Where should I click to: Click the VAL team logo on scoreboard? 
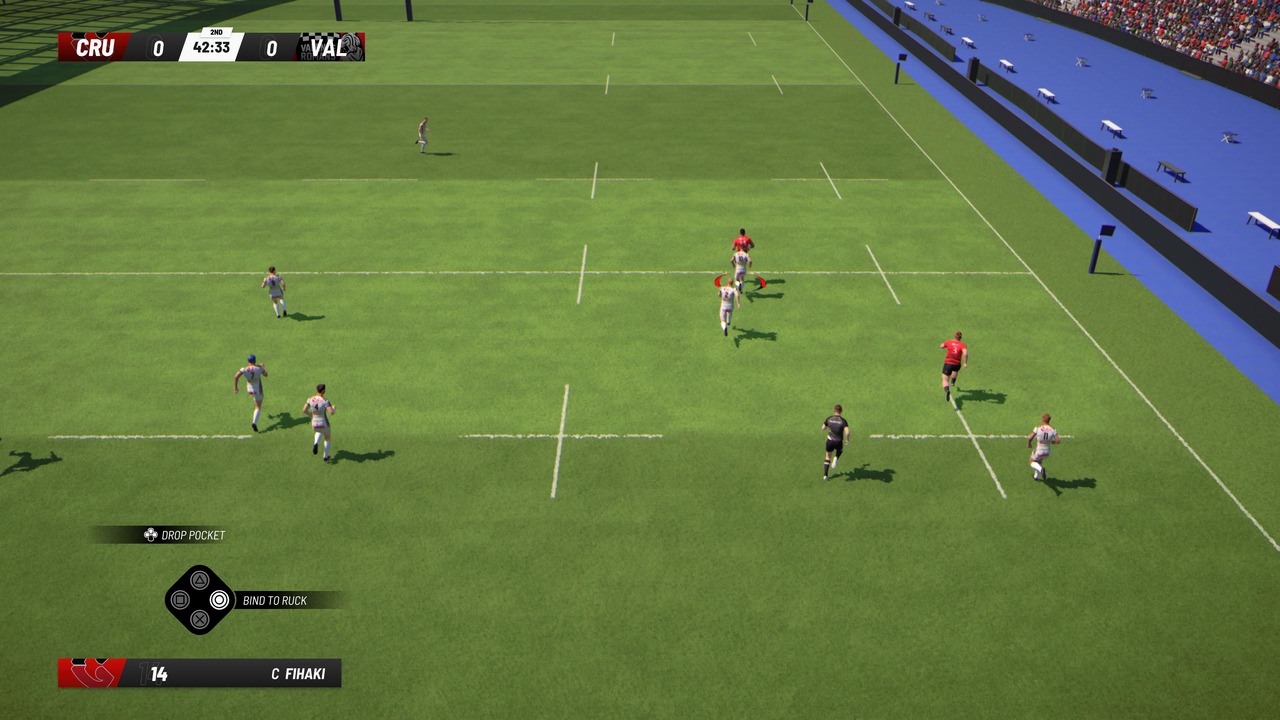(350, 47)
